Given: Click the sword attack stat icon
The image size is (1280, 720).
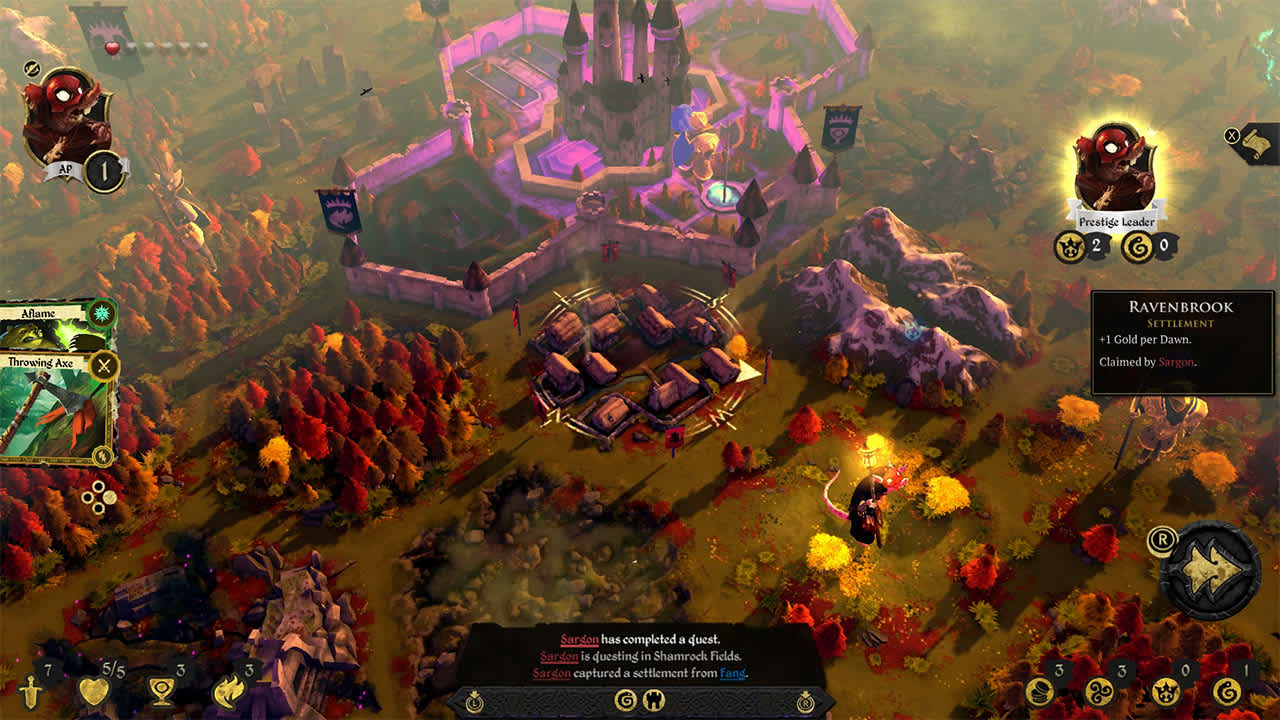Looking at the screenshot, I should (x=30, y=691).
